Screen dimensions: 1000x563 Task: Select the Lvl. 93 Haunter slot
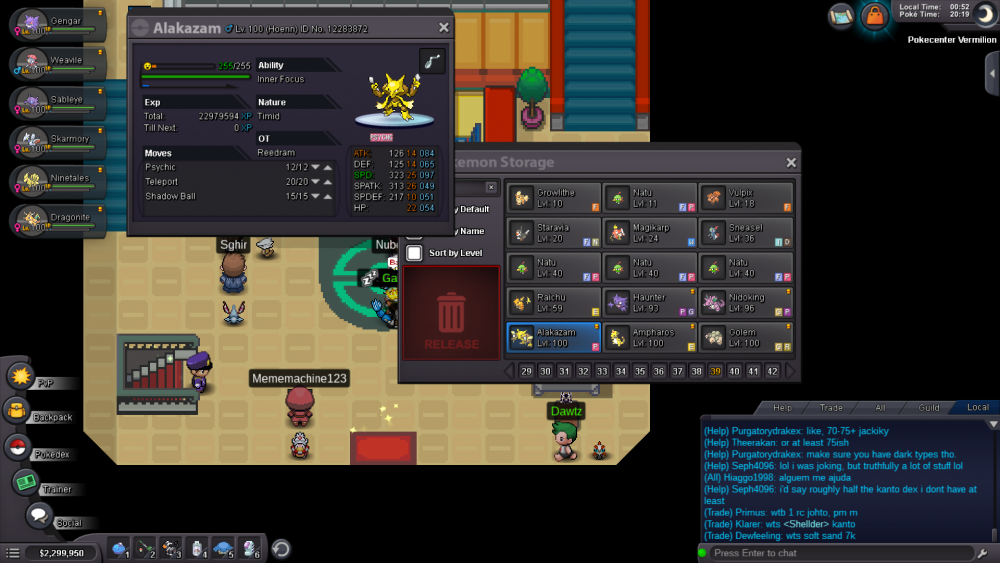pyautogui.click(x=649, y=302)
